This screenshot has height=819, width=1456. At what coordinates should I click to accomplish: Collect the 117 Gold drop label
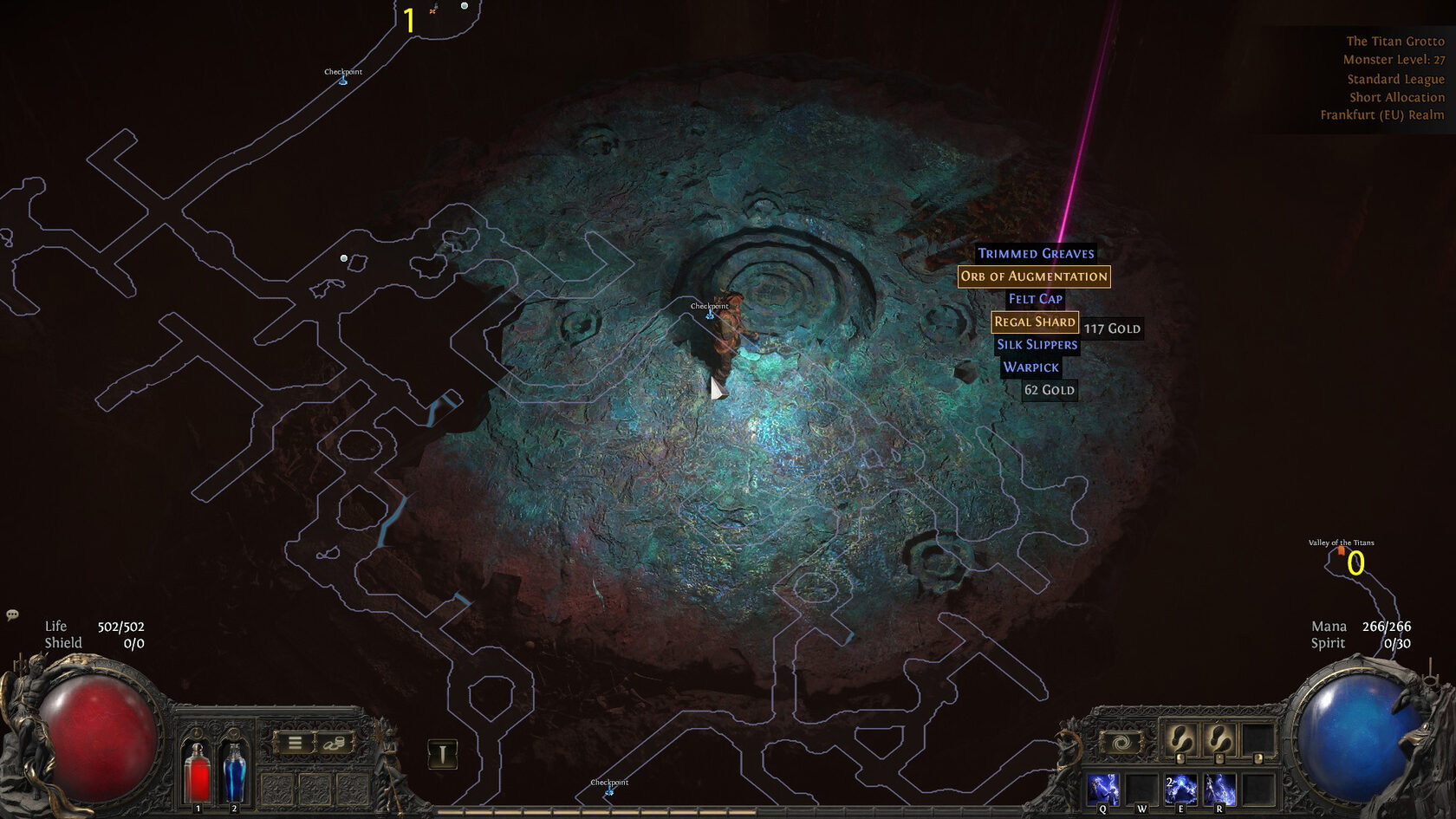pos(1112,328)
